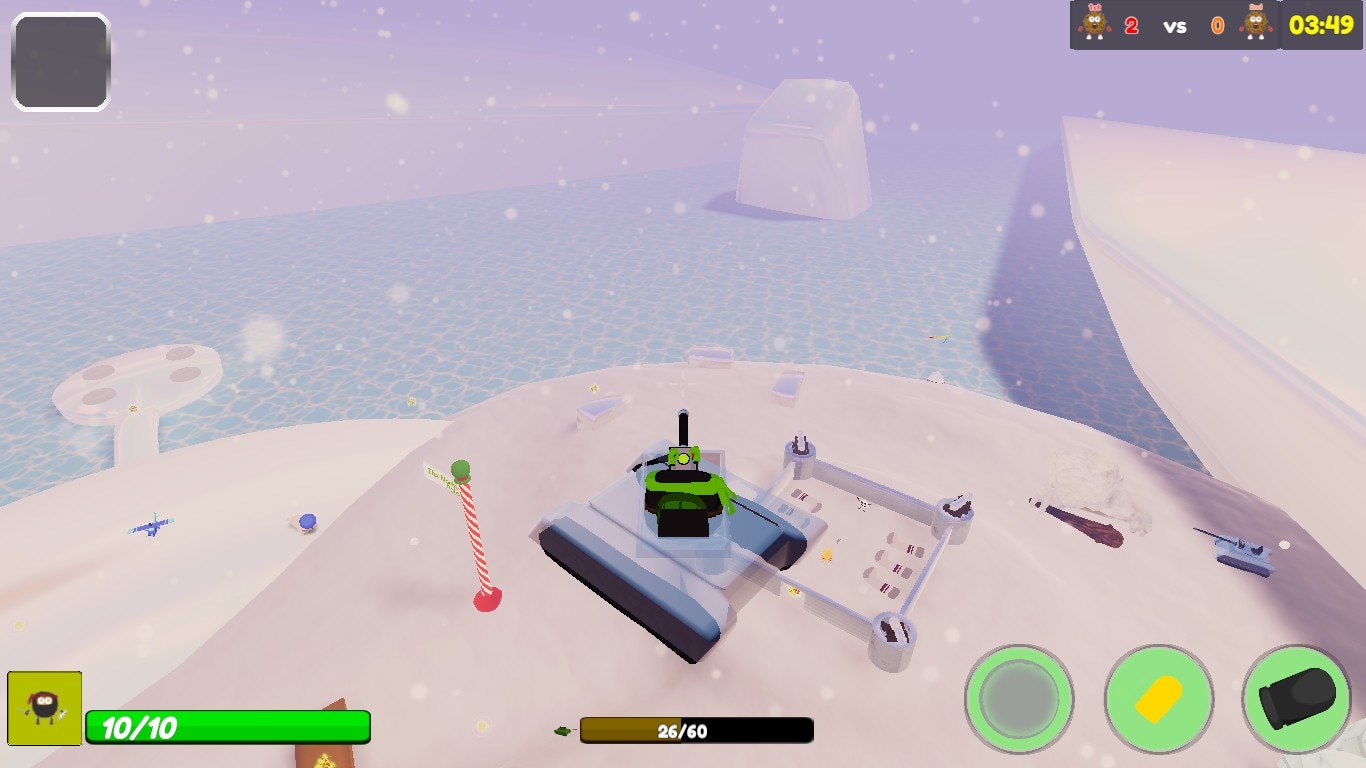Screen dimensions: 1366x768
Task: Select the grey rounded square panel
Action: tap(61, 62)
